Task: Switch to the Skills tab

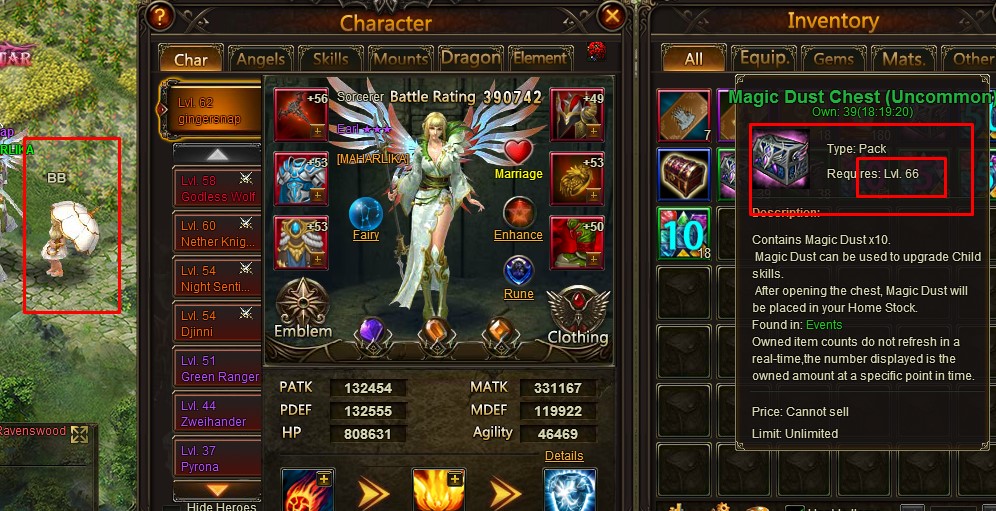Action: coord(330,59)
